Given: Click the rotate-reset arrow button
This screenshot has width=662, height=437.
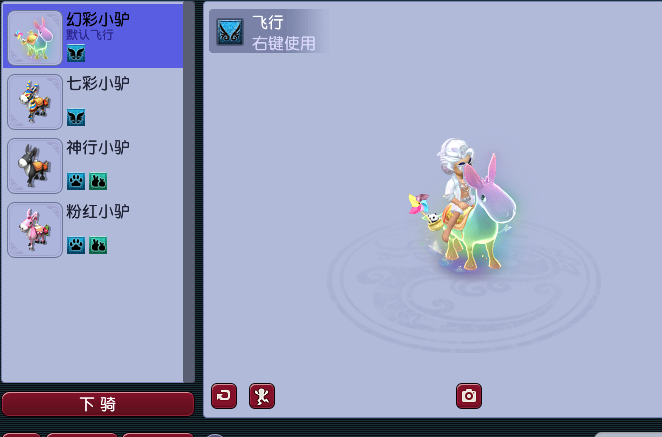Looking at the screenshot, I should click(x=224, y=396).
